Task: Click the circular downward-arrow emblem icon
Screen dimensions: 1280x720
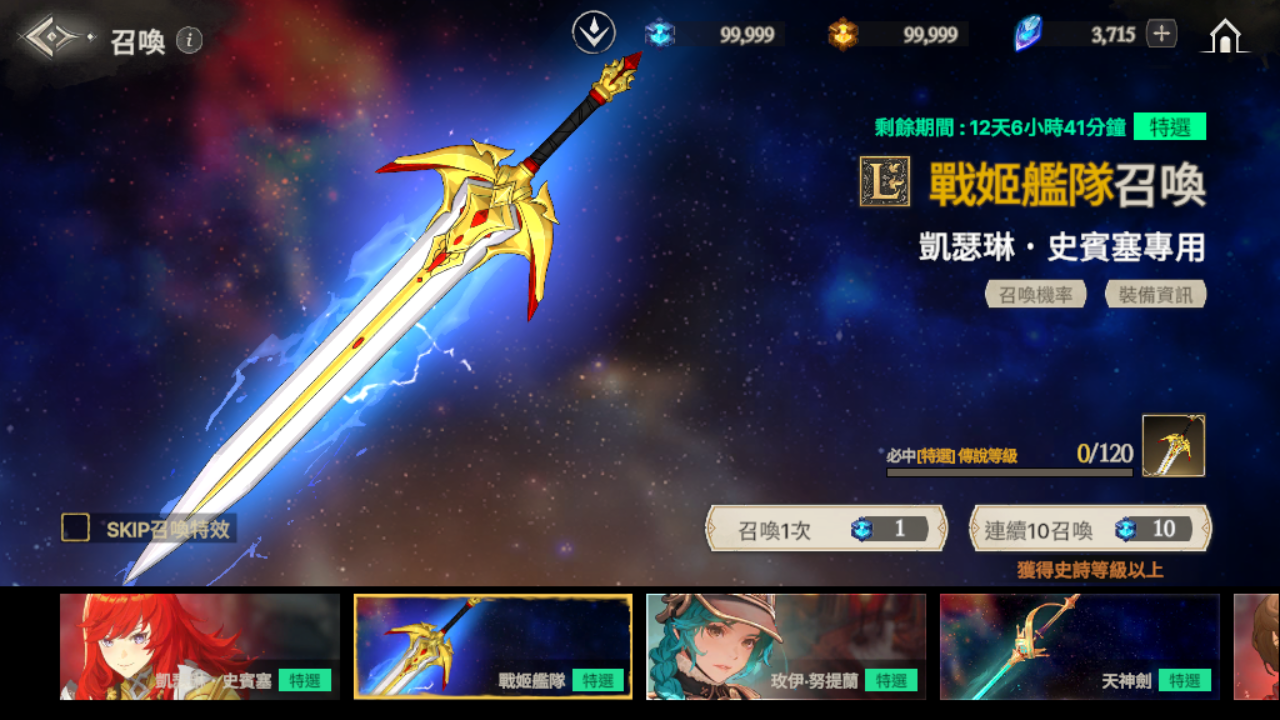Action: (x=593, y=33)
